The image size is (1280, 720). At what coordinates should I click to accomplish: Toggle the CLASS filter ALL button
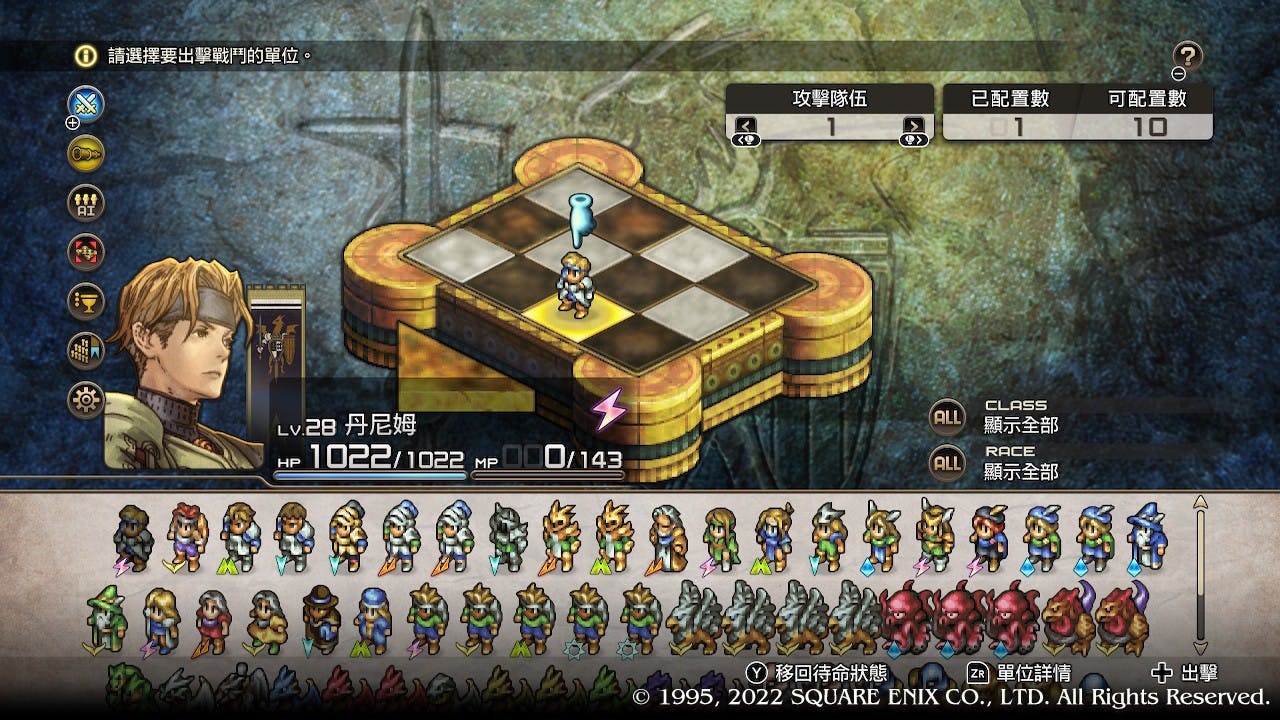click(947, 417)
